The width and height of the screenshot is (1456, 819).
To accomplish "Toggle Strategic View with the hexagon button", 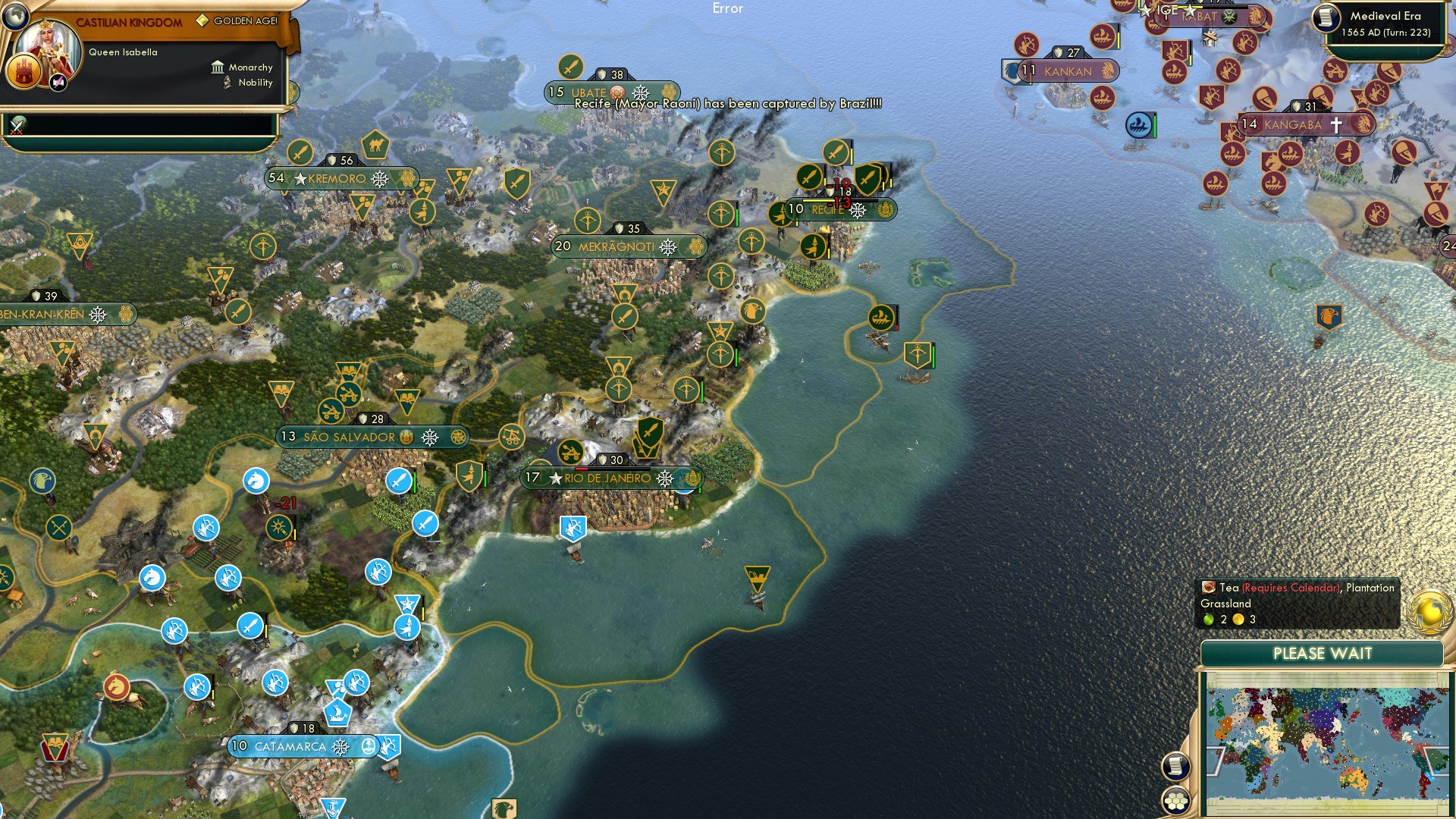I will (x=1176, y=800).
